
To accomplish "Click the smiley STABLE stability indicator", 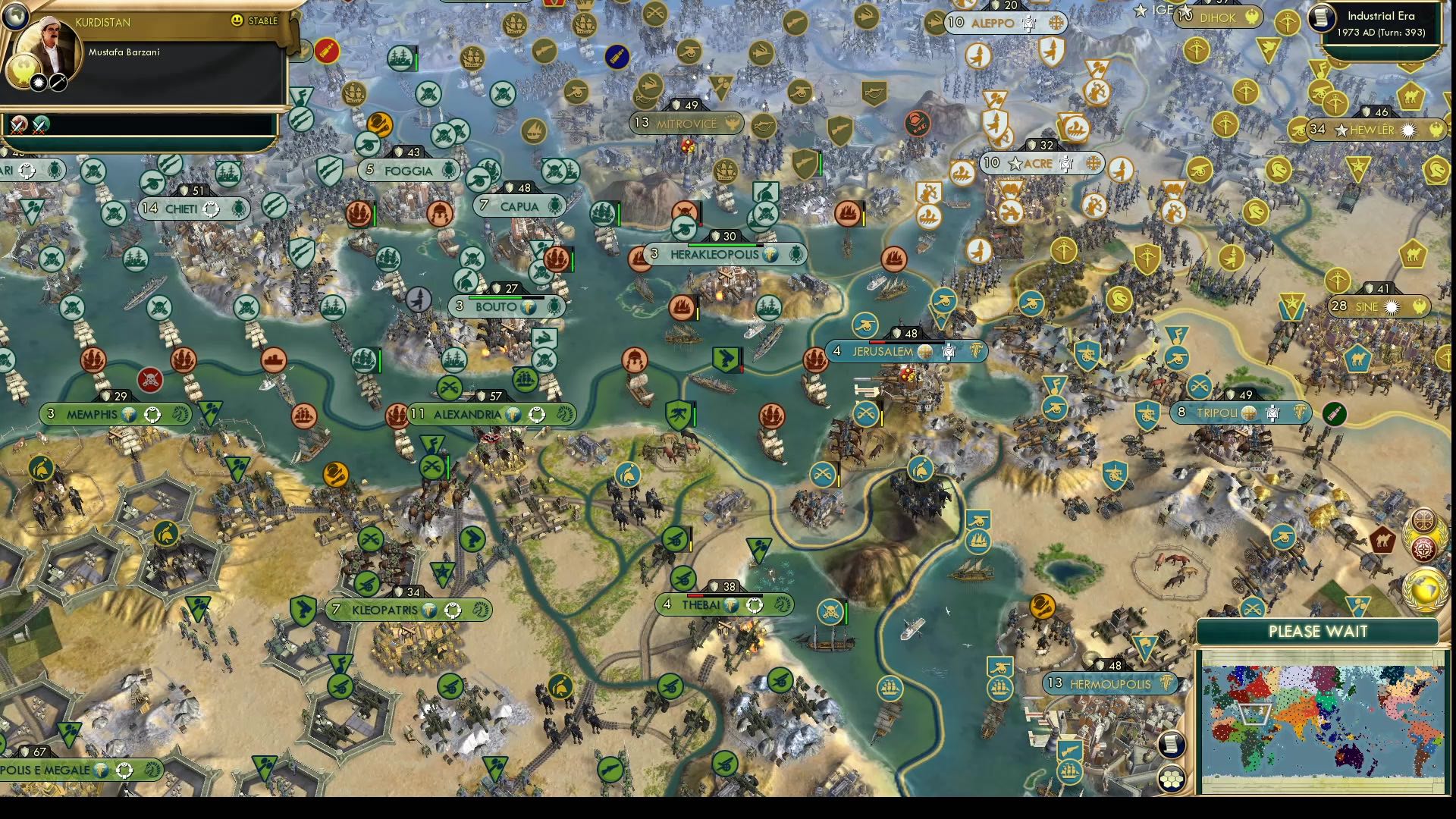I will 236,20.
